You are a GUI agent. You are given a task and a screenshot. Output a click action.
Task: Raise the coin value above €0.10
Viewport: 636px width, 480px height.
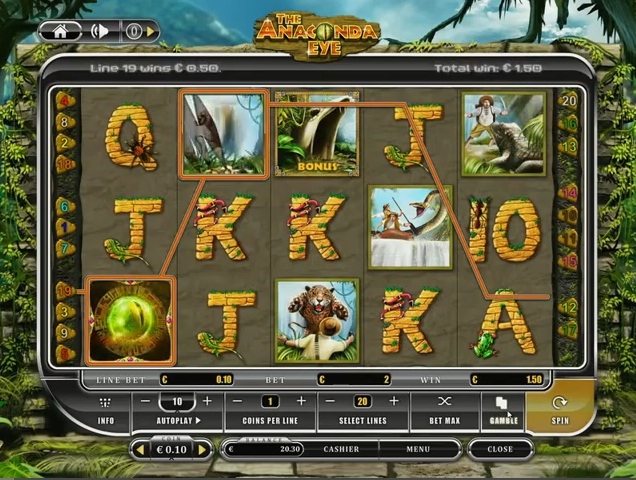[203, 450]
